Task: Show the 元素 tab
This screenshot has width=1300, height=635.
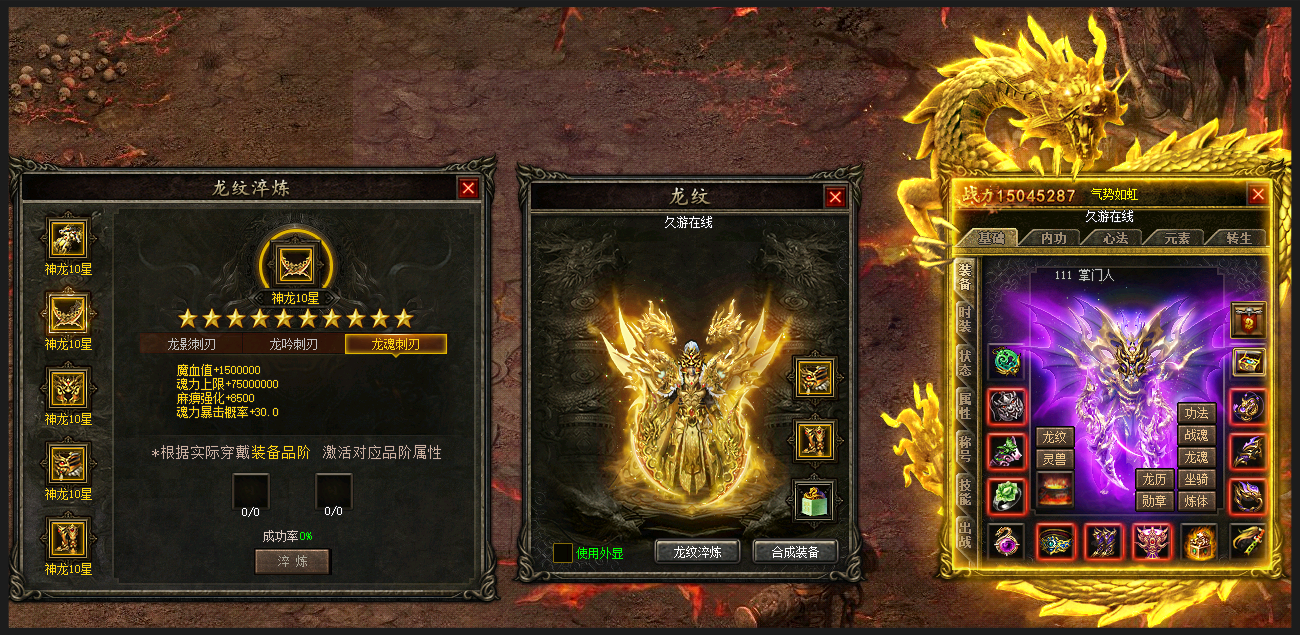Action: coord(1177,238)
